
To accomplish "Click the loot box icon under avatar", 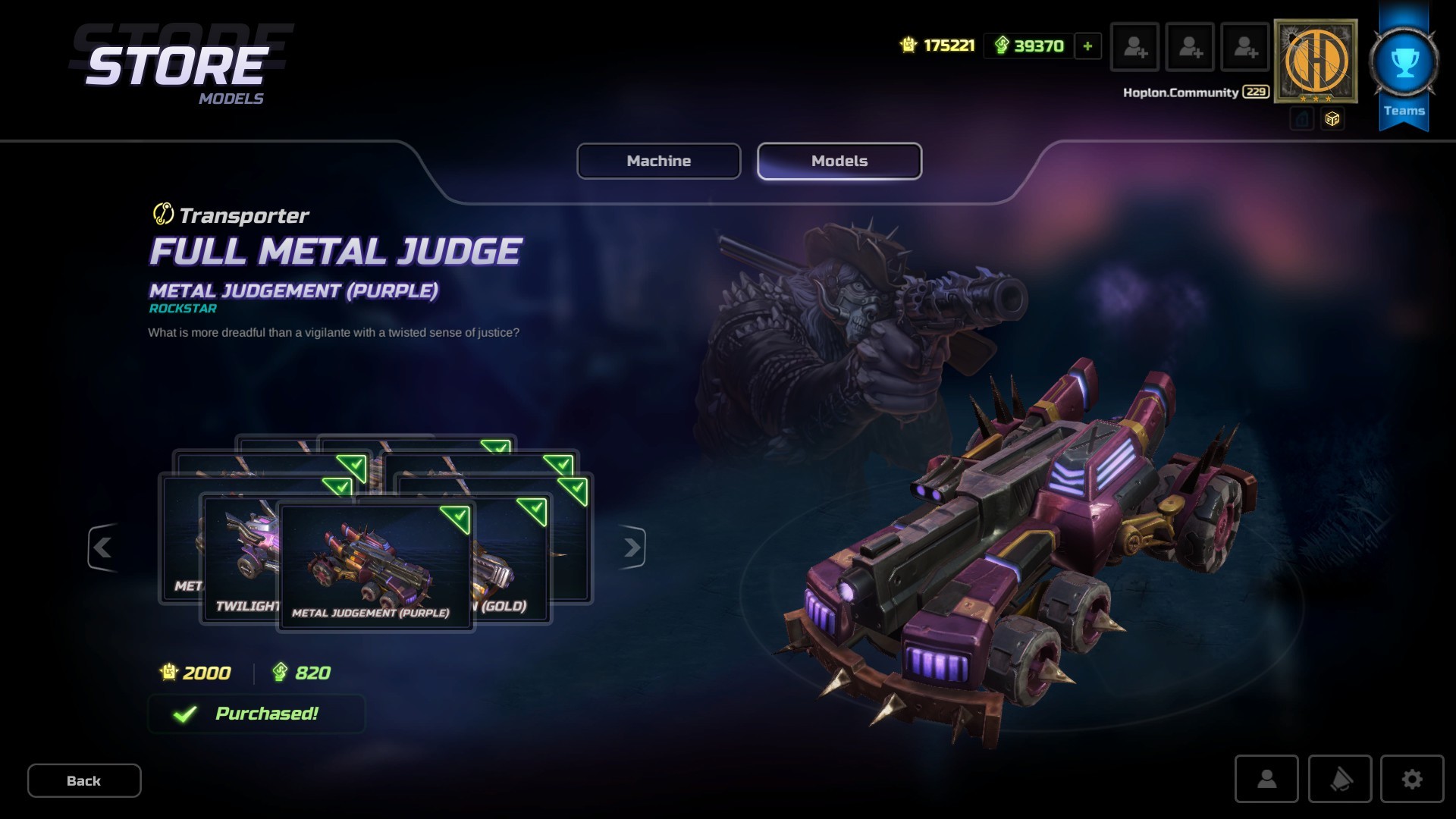I will pyautogui.click(x=1332, y=118).
